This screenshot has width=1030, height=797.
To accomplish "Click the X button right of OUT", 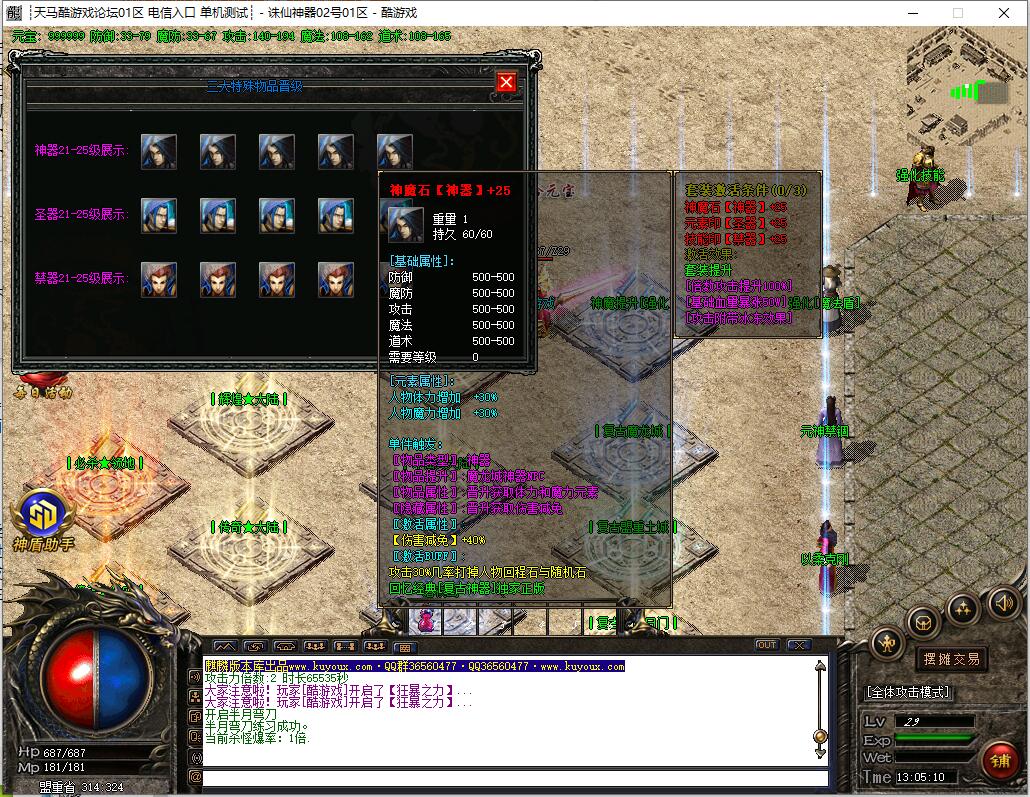I will pos(798,645).
